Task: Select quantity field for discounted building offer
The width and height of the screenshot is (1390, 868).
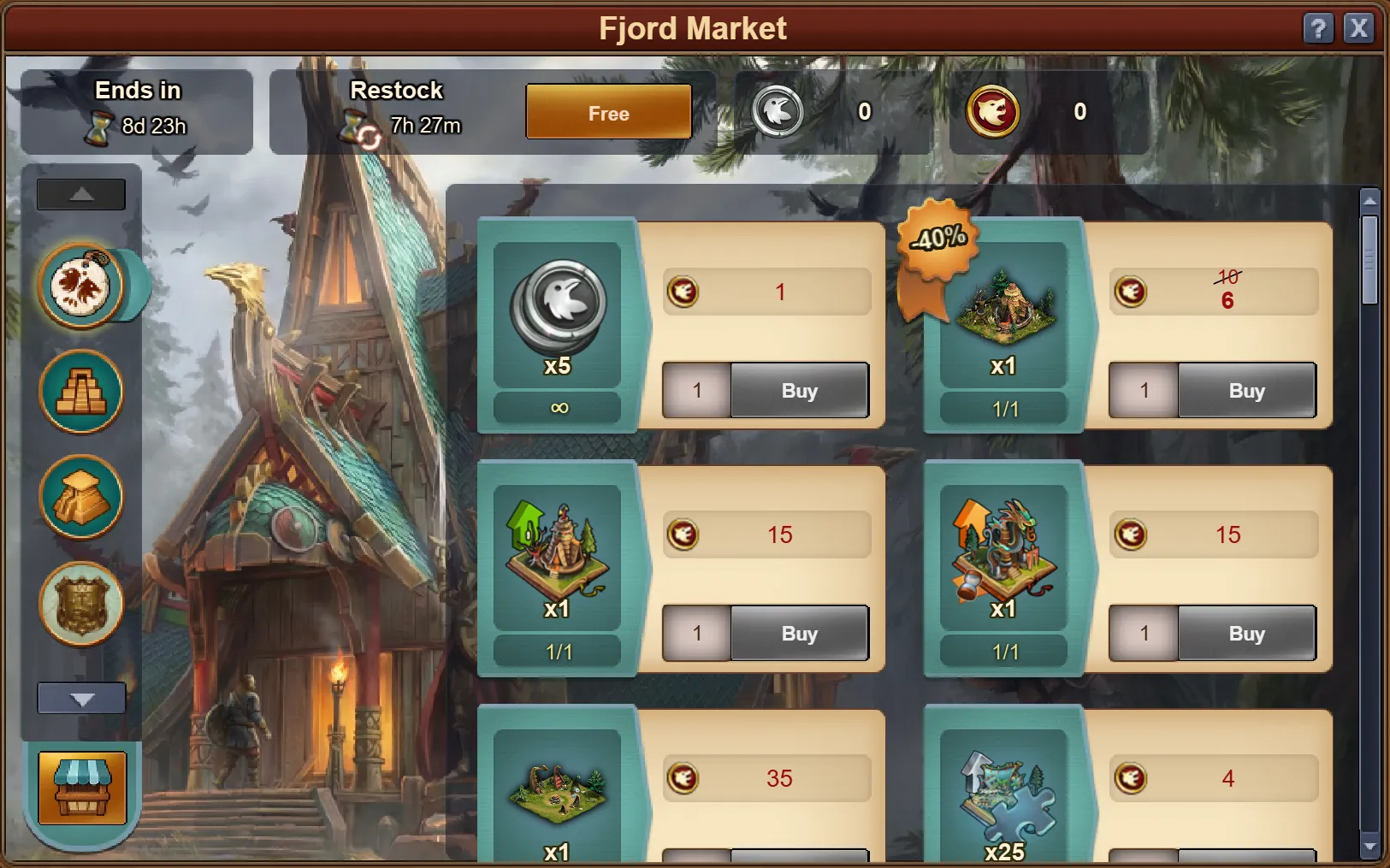Action: [x=1144, y=391]
